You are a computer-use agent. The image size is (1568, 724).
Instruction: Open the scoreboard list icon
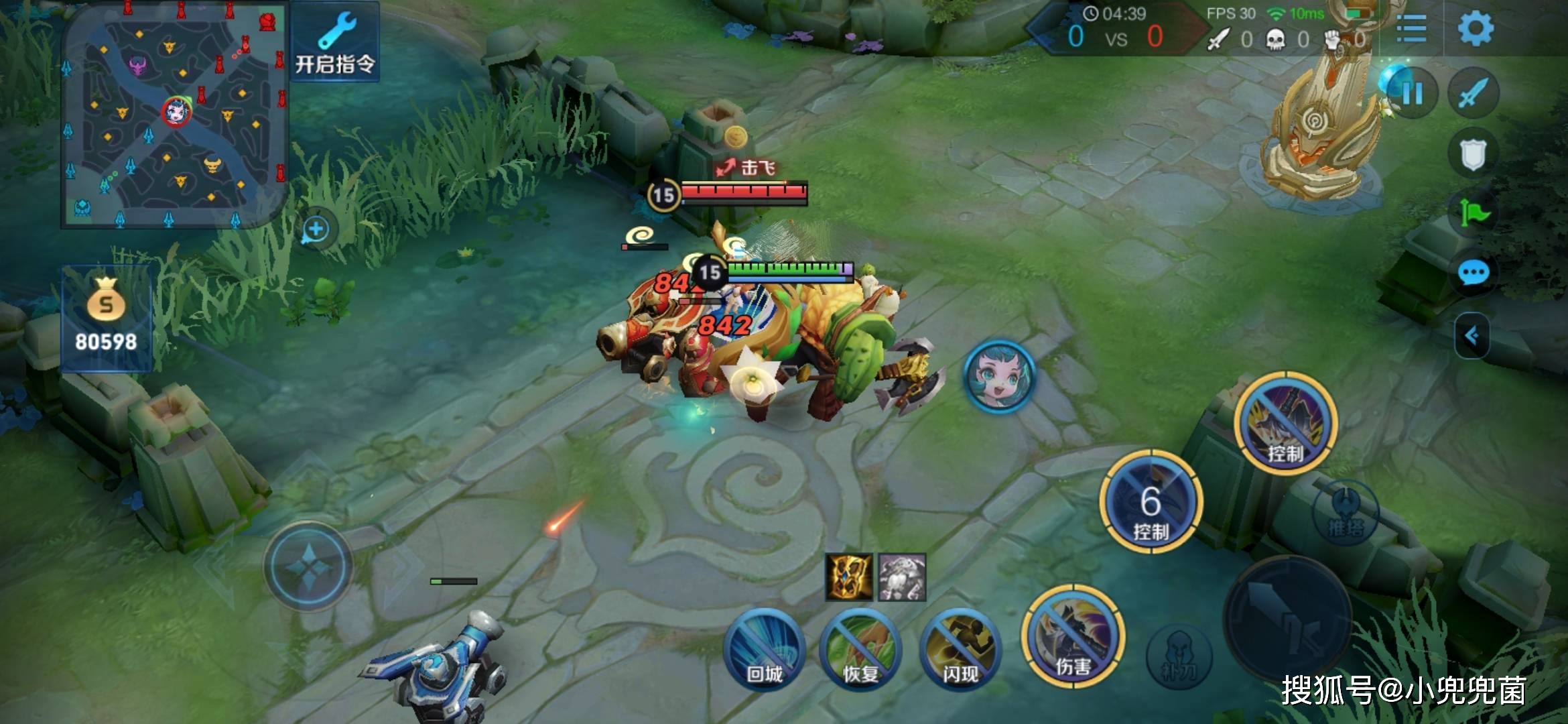click(1411, 28)
